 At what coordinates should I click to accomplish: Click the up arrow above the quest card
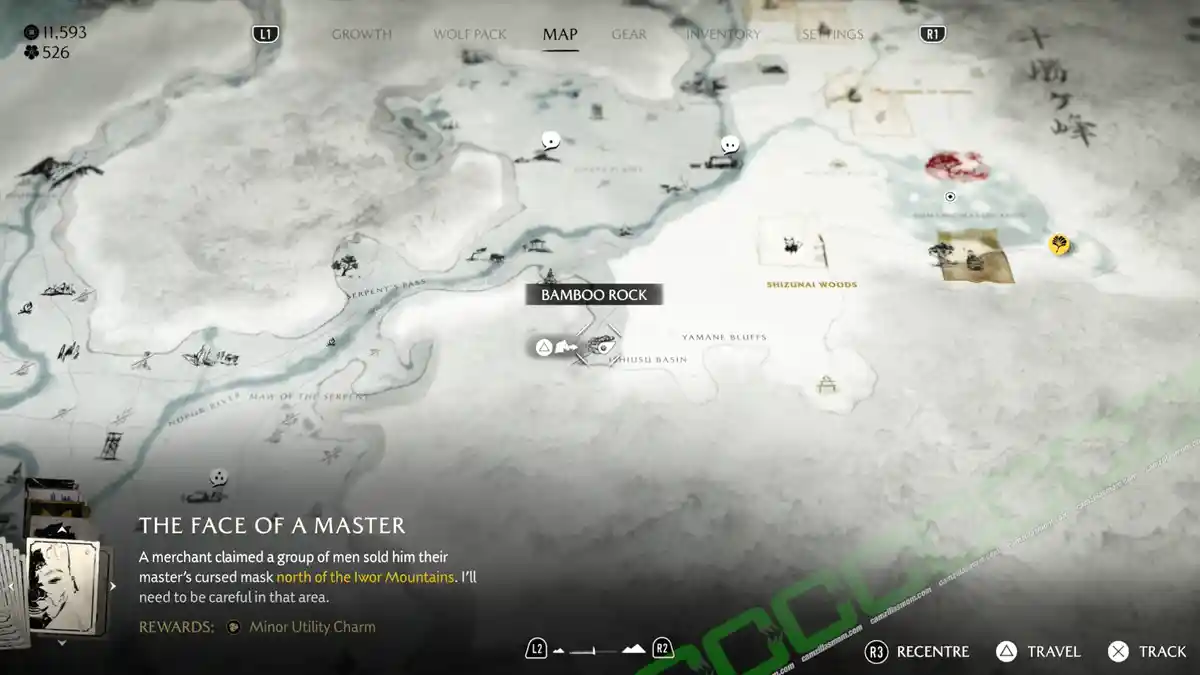62,530
